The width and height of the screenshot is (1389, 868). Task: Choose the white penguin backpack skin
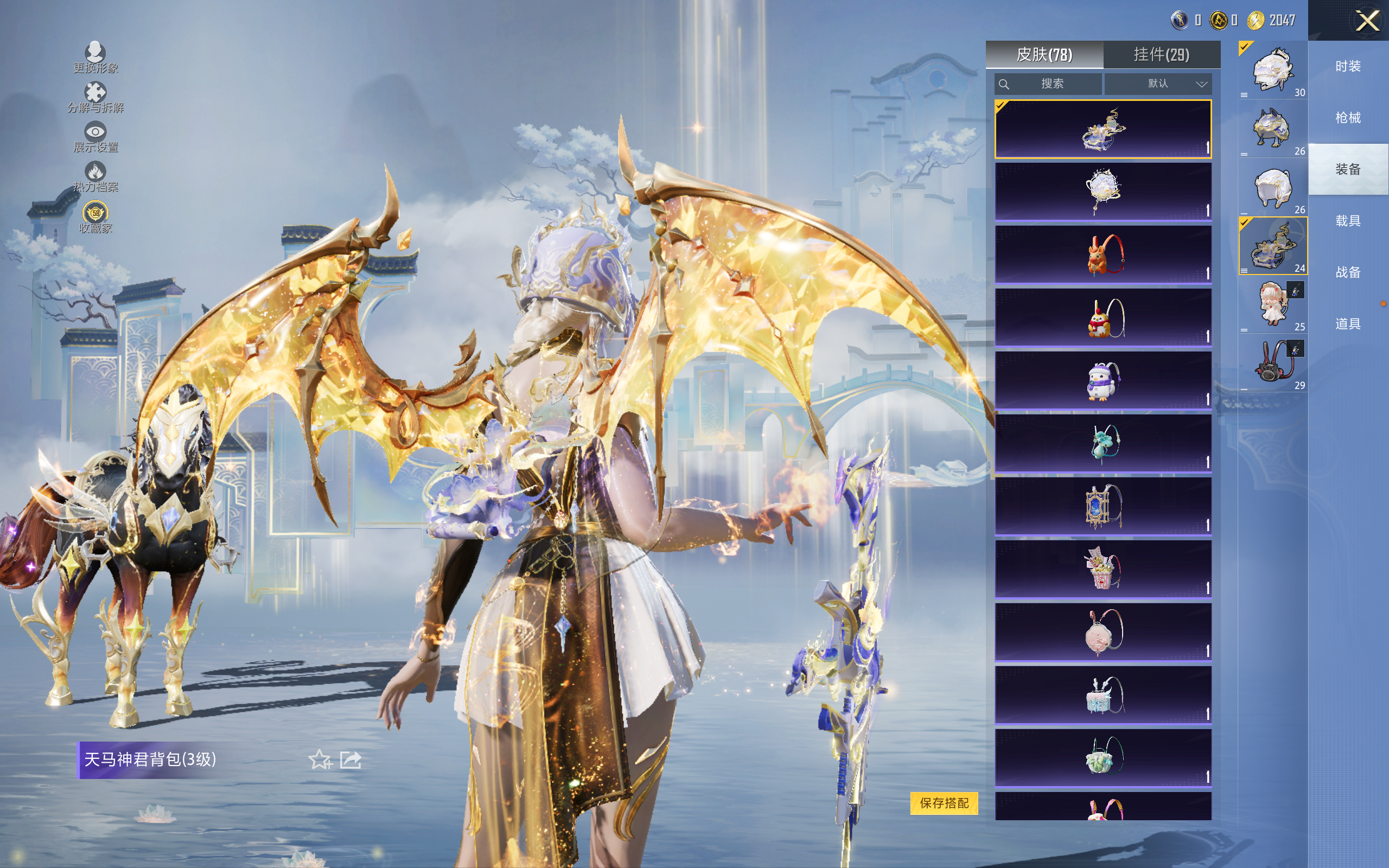coord(1103,381)
